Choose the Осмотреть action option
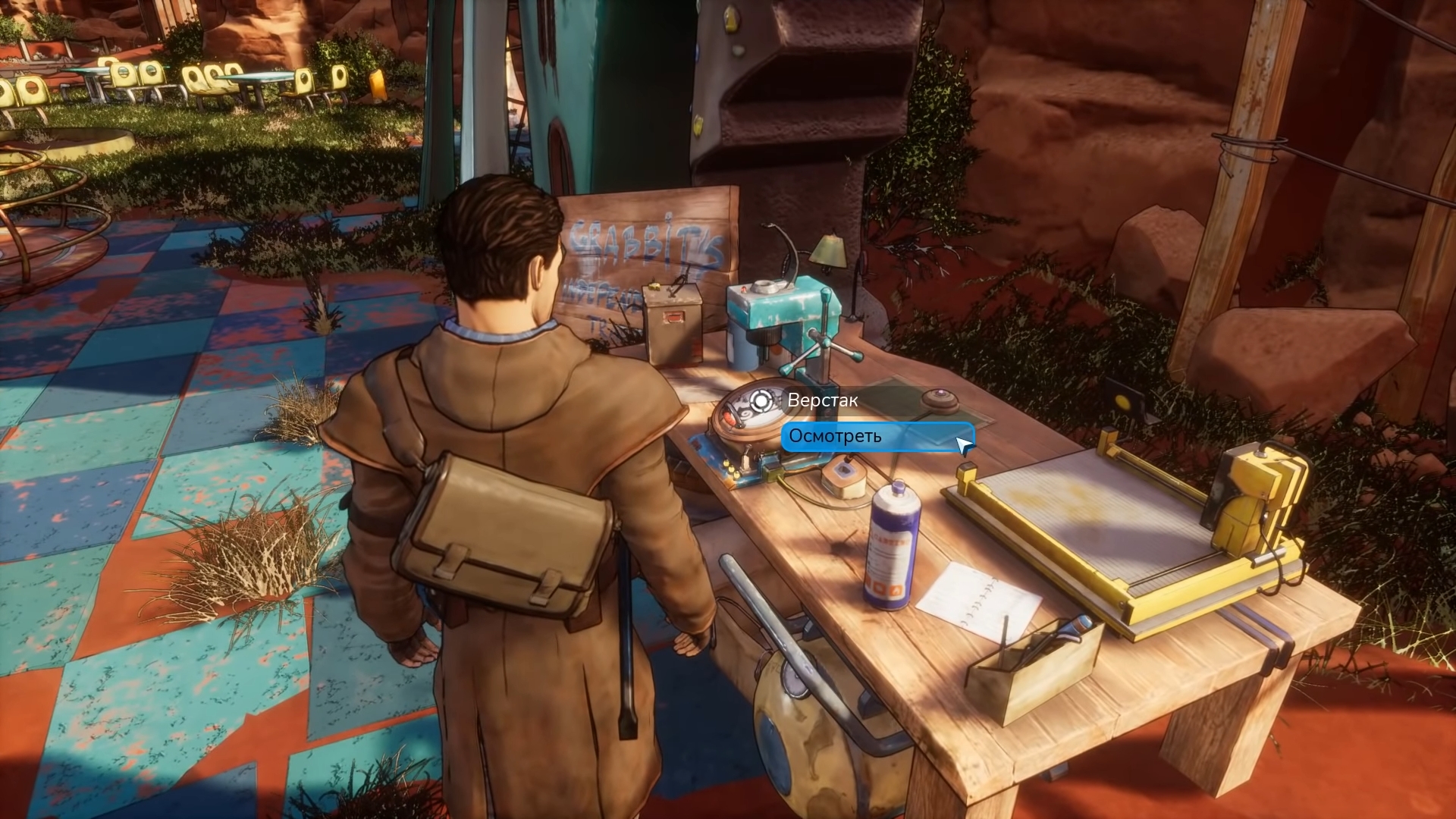This screenshot has height=819, width=1456. click(876, 437)
